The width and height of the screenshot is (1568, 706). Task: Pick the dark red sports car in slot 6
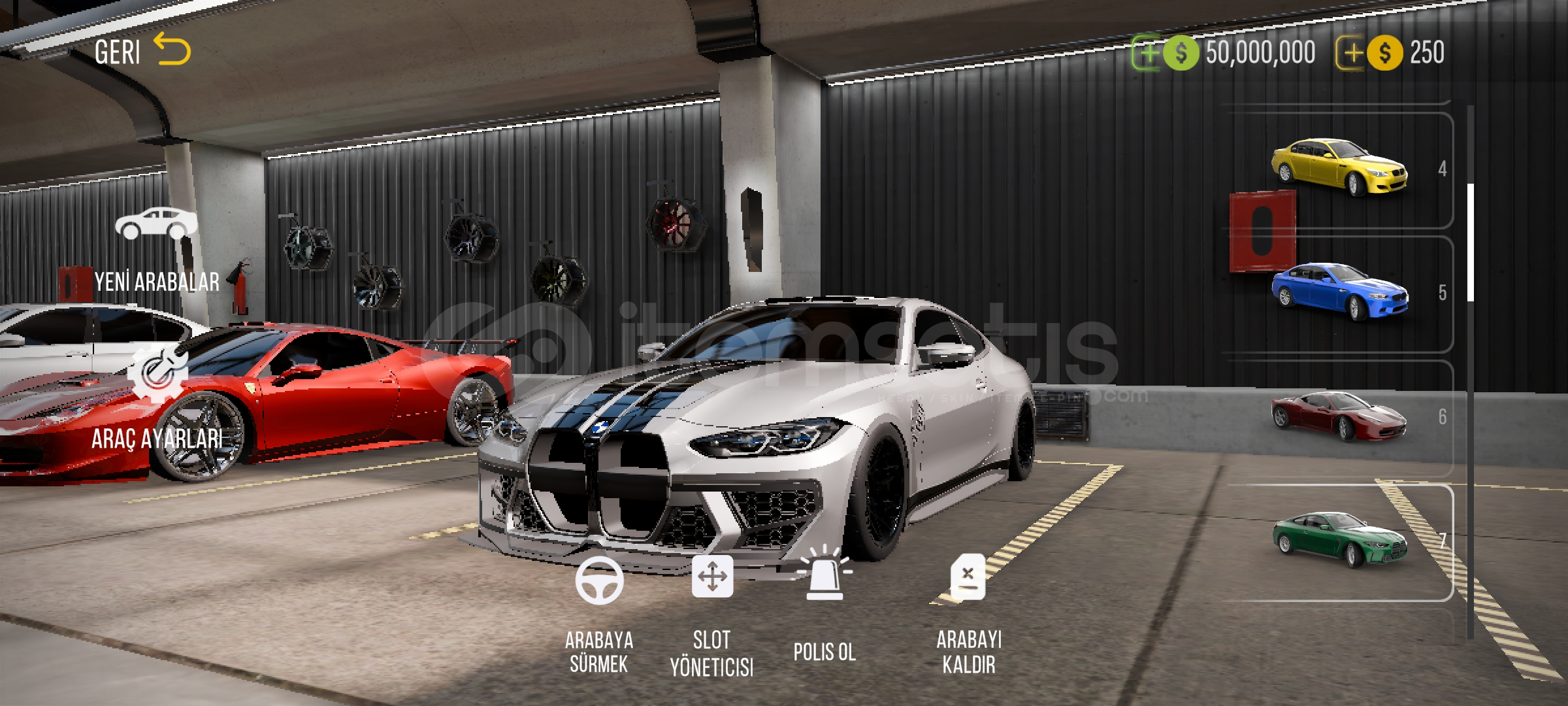pos(1339,416)
